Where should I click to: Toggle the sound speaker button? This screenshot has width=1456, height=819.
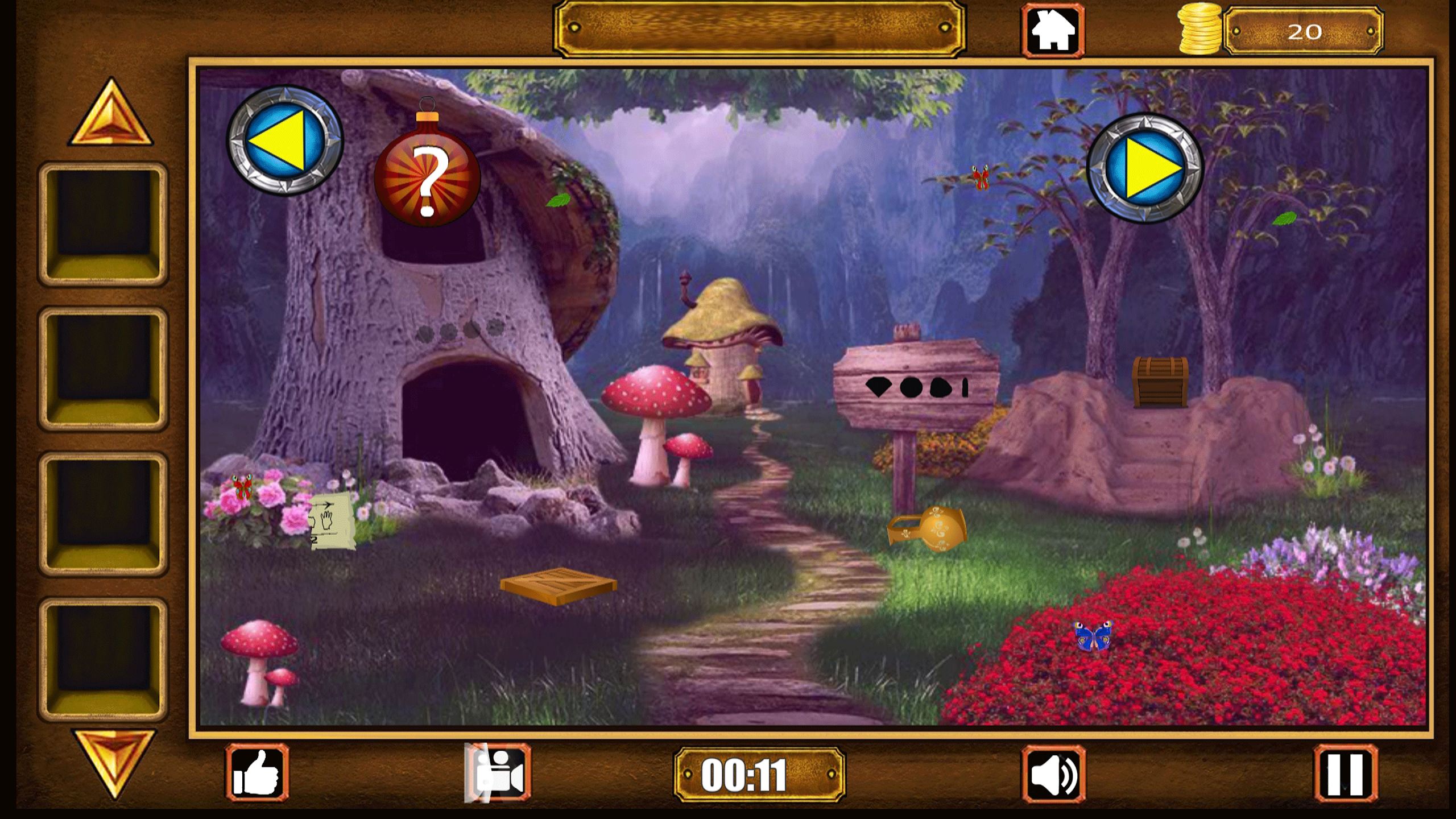[1054, 773]
